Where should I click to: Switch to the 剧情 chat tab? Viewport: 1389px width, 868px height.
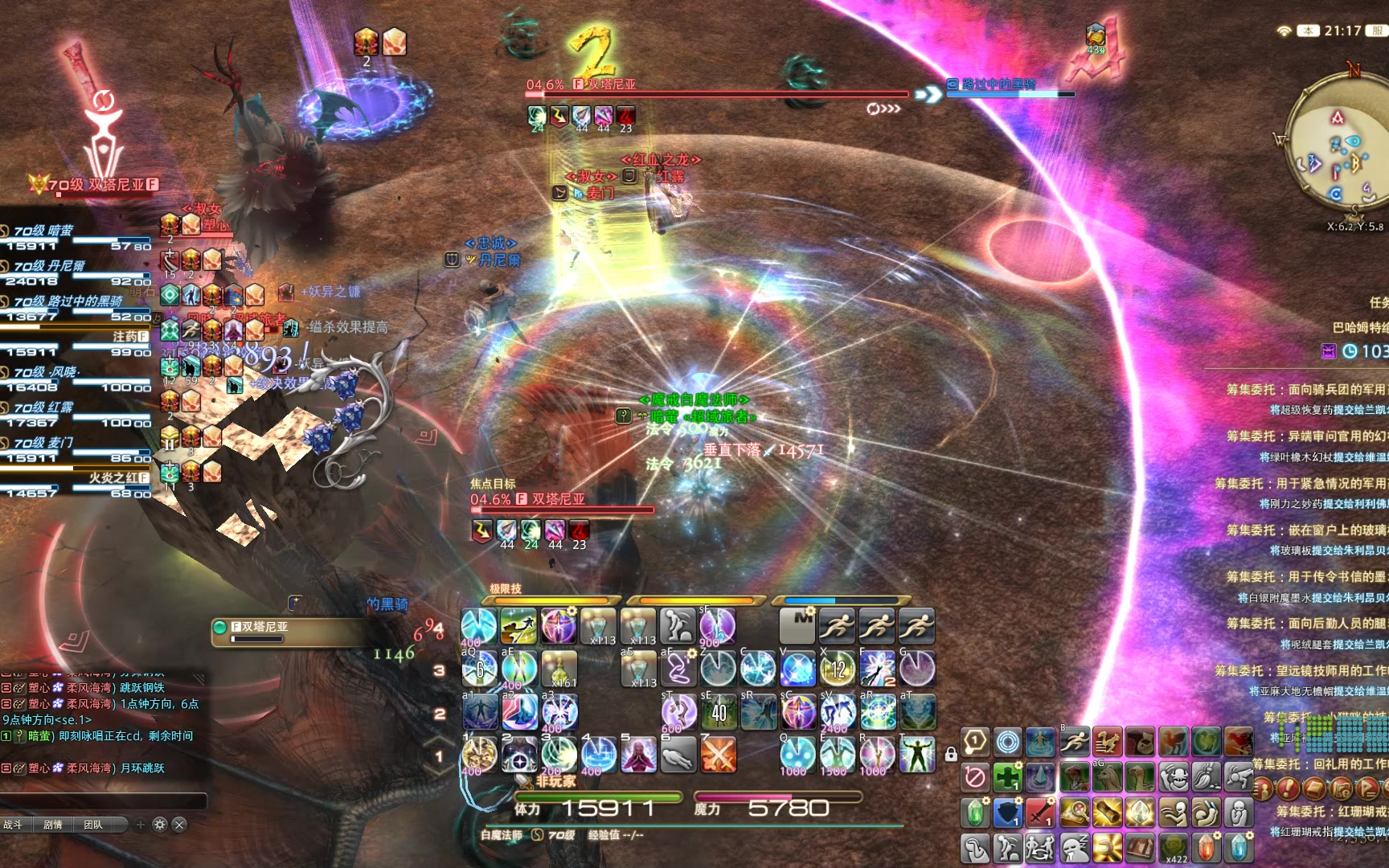[53, 825]
